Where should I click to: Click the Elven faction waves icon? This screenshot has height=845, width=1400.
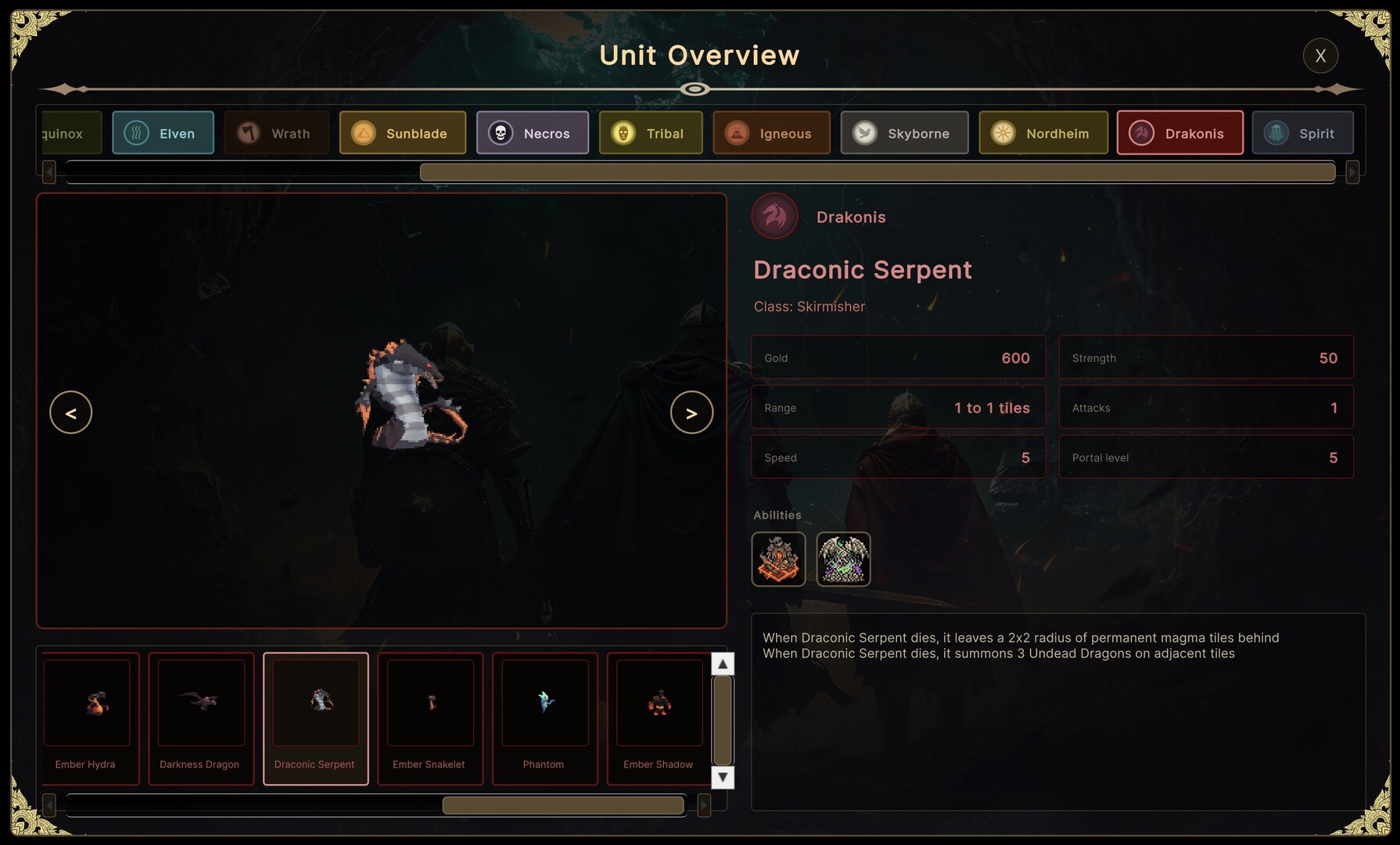[137, 133]
